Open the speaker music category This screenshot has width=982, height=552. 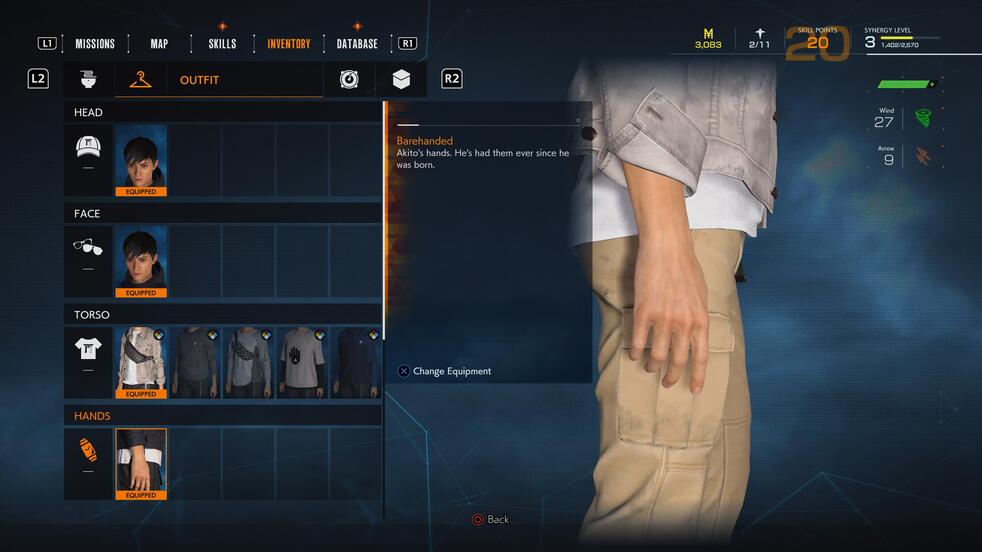click(x=349, y=79)
